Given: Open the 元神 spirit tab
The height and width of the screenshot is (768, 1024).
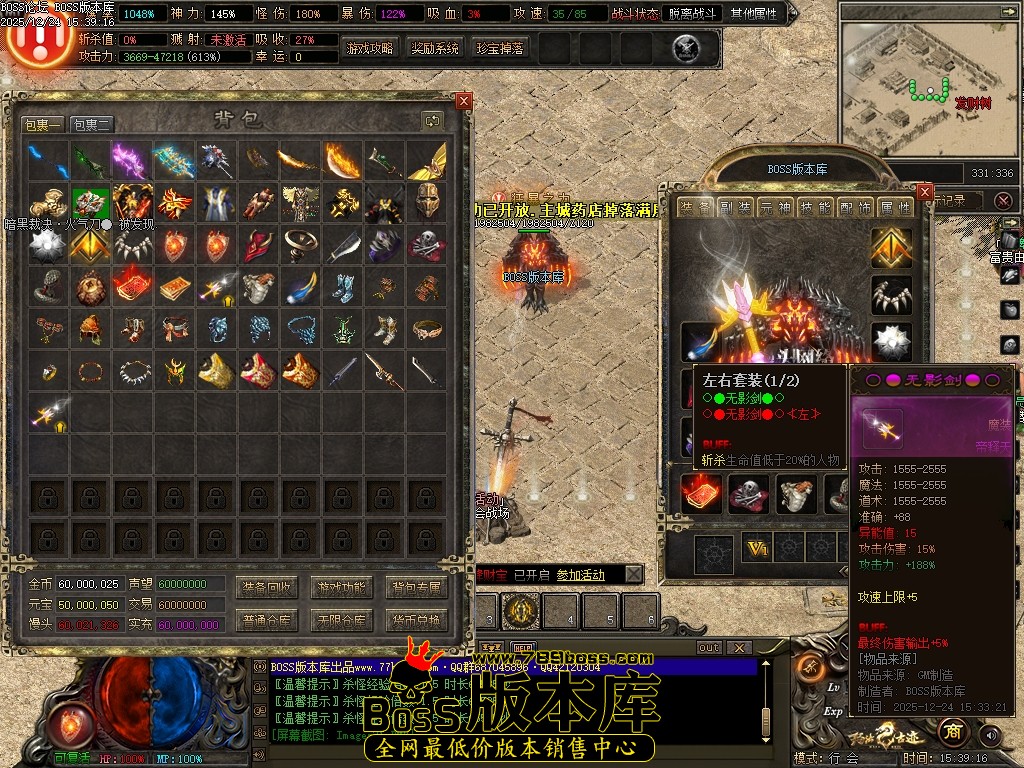Looking at the screenshot, I should click(x=775, y=207).
